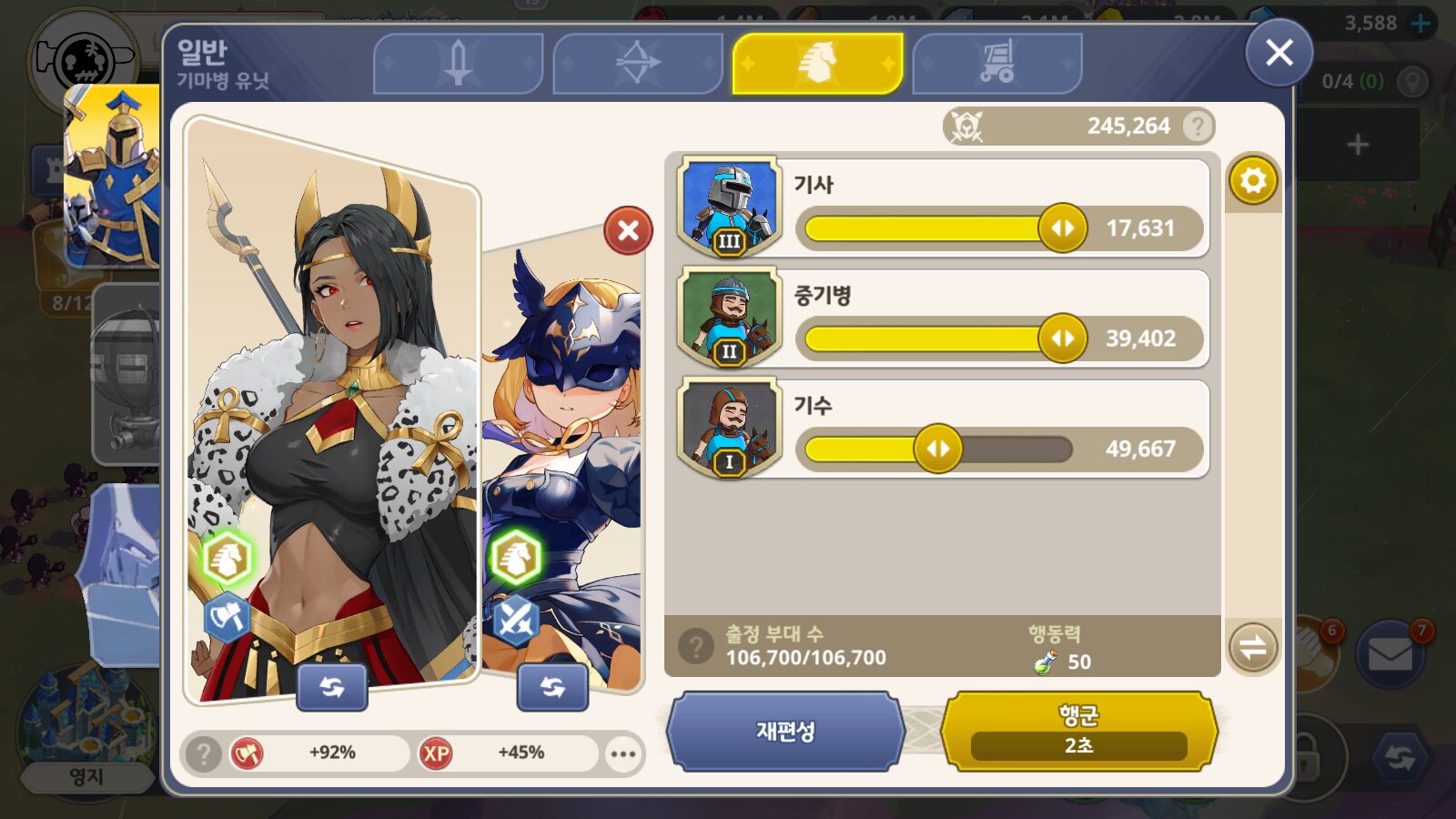Show more buffs with the ellipsis button
The image size is (1456, 819).
pyautogui.click(x=623, y=753)
